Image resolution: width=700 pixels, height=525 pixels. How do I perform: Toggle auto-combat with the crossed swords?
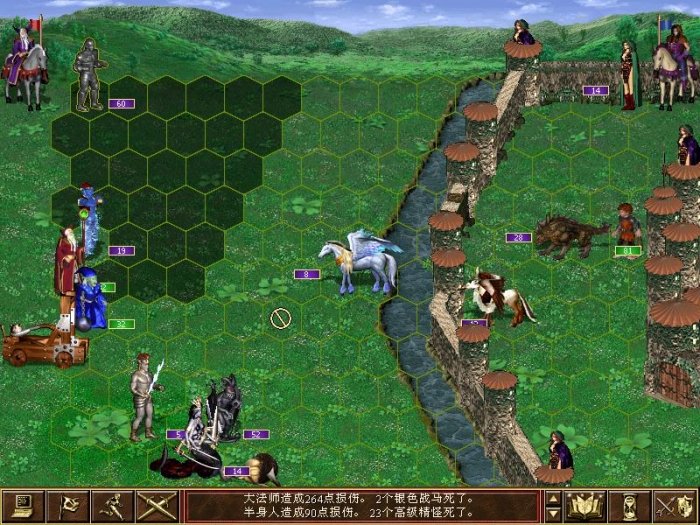point(157,506)
